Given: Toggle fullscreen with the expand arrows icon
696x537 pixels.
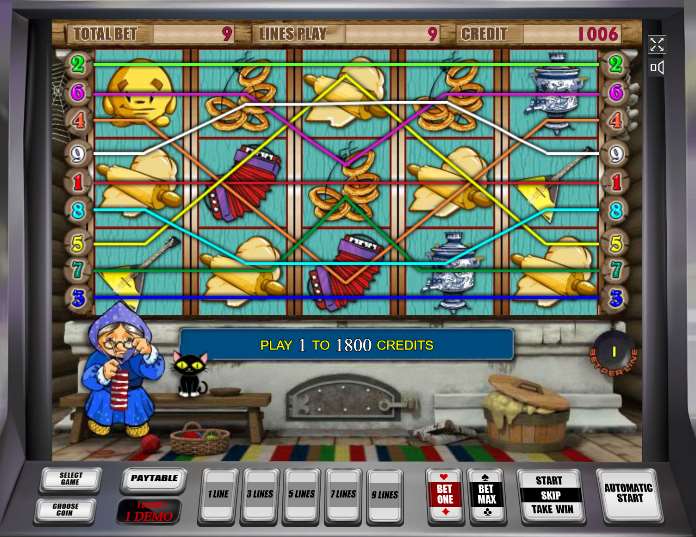Looking at the screenshot, I should coord(657,44).
